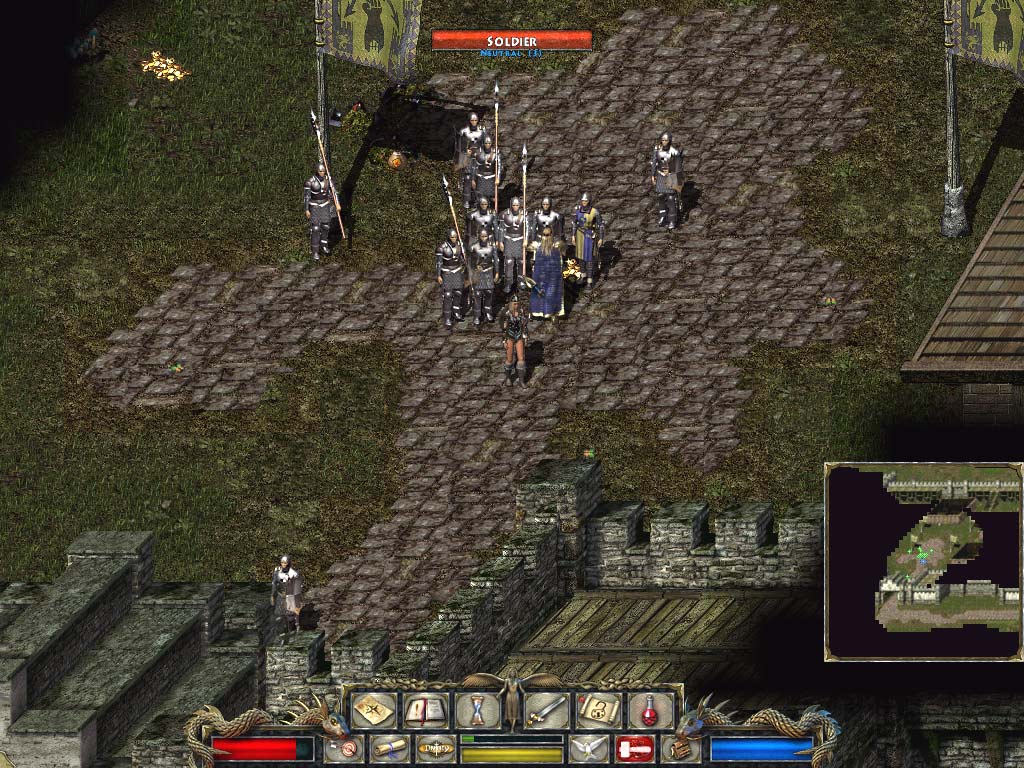This screenshot has width=1024, height=768.
Task: Click the red-and-white target icon
Action: 343,747
